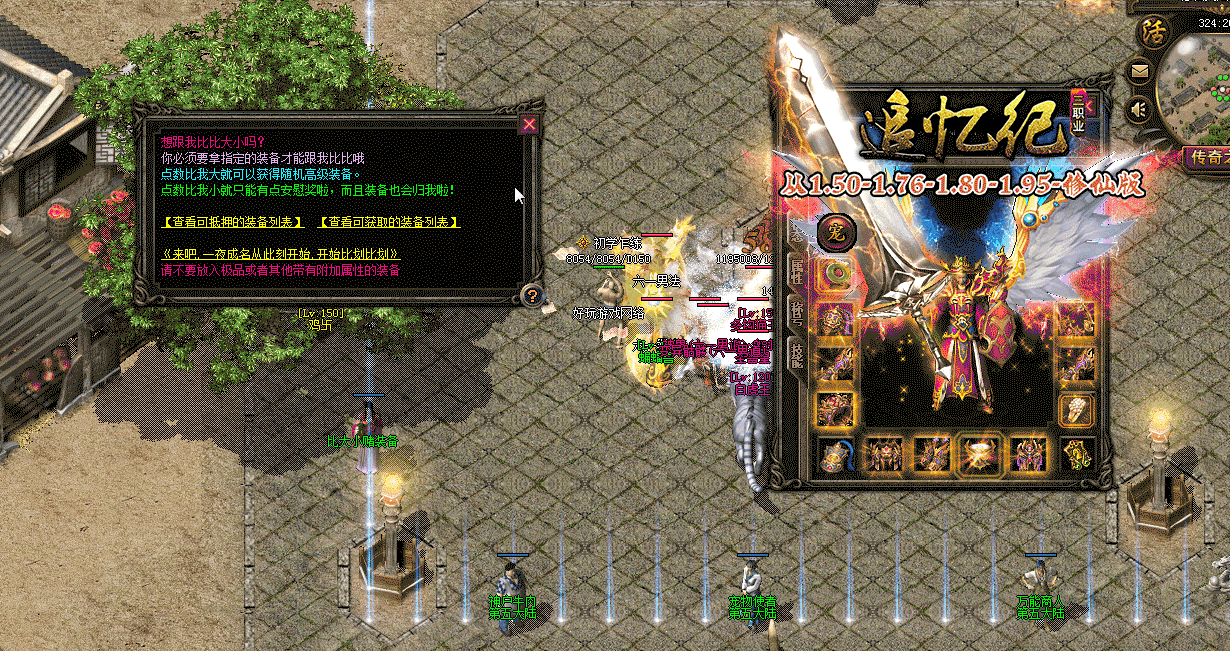Select the white gauntlet equipment slot
Viewport: 1230px width, 651px height.
coord(1076,409)
